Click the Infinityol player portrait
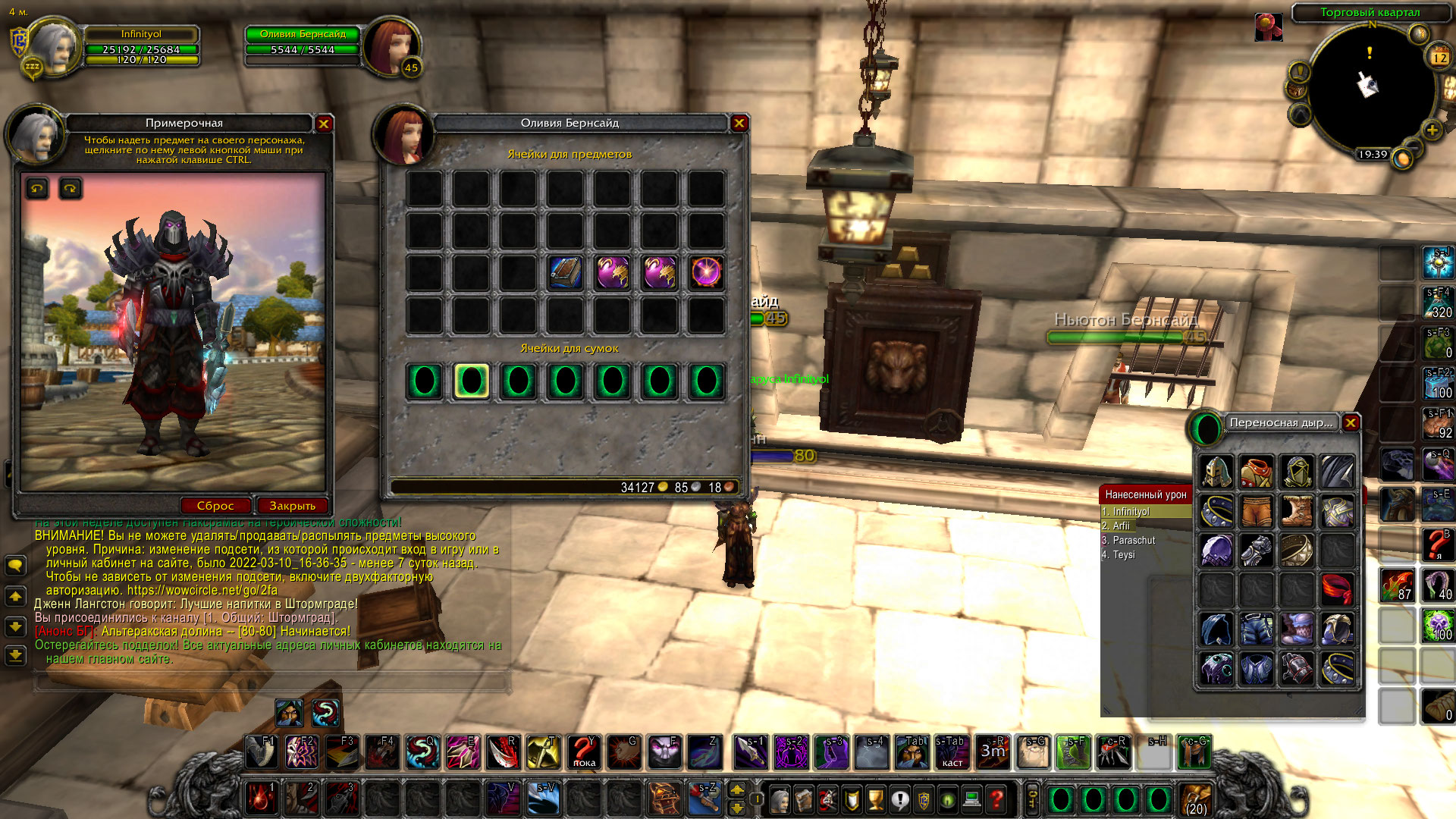The image size is (1456, 819). coord(53,47)
